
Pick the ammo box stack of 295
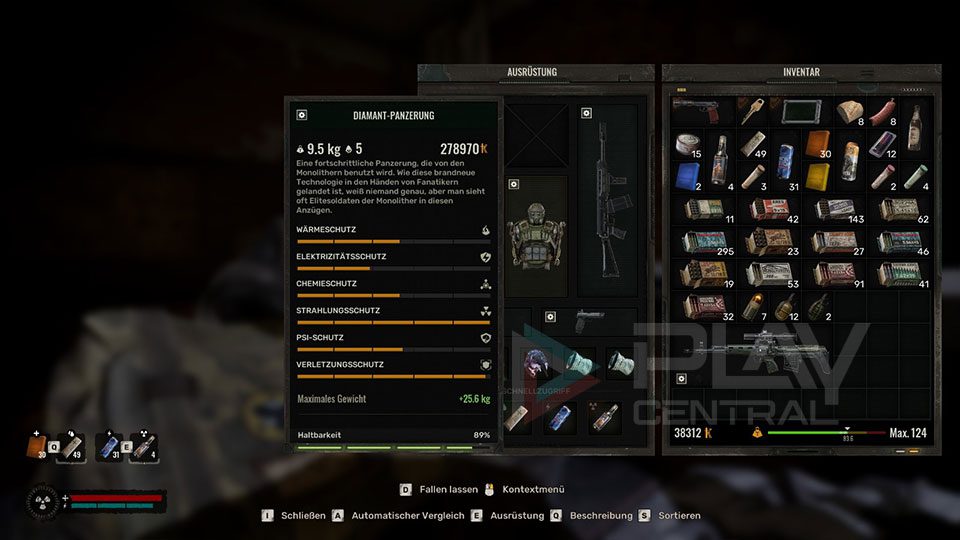point(704,242)
